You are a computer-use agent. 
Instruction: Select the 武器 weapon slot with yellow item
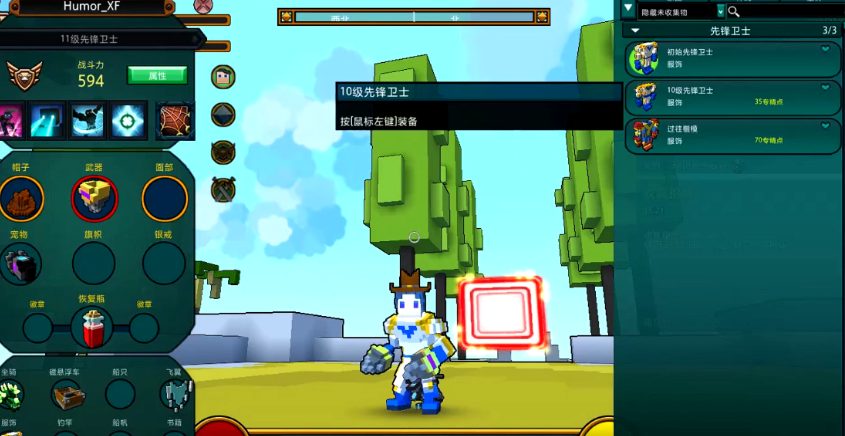click(94, 198)
